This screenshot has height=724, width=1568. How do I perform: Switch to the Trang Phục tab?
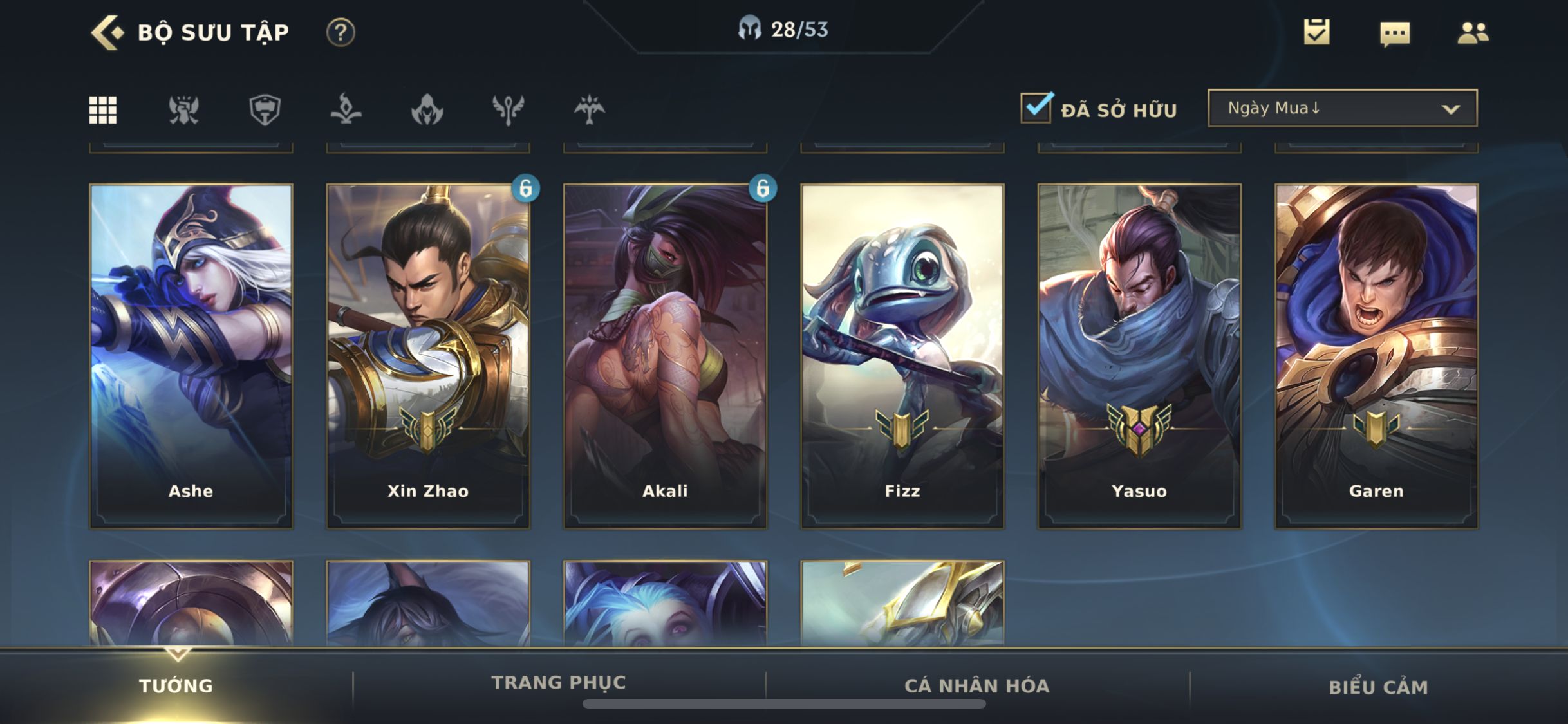559,683
